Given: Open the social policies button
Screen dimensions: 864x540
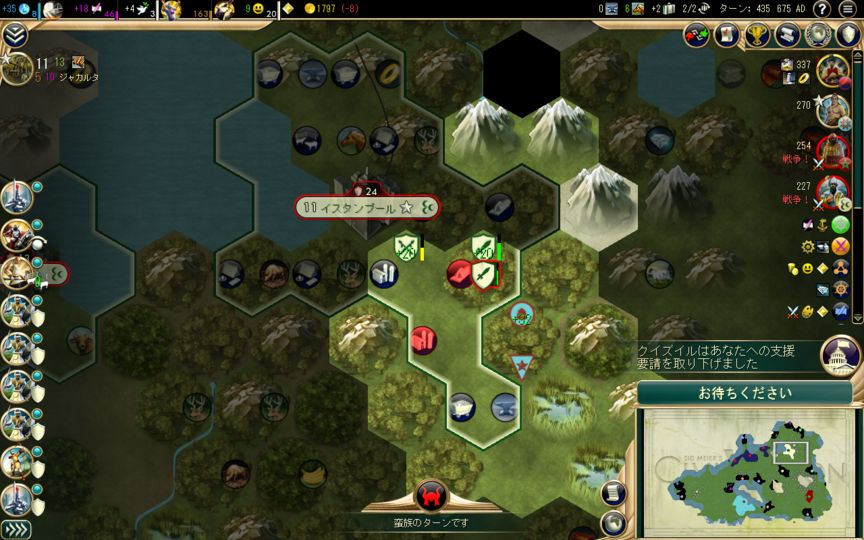Looking at the screenshot, I should [x=727, y=36].
